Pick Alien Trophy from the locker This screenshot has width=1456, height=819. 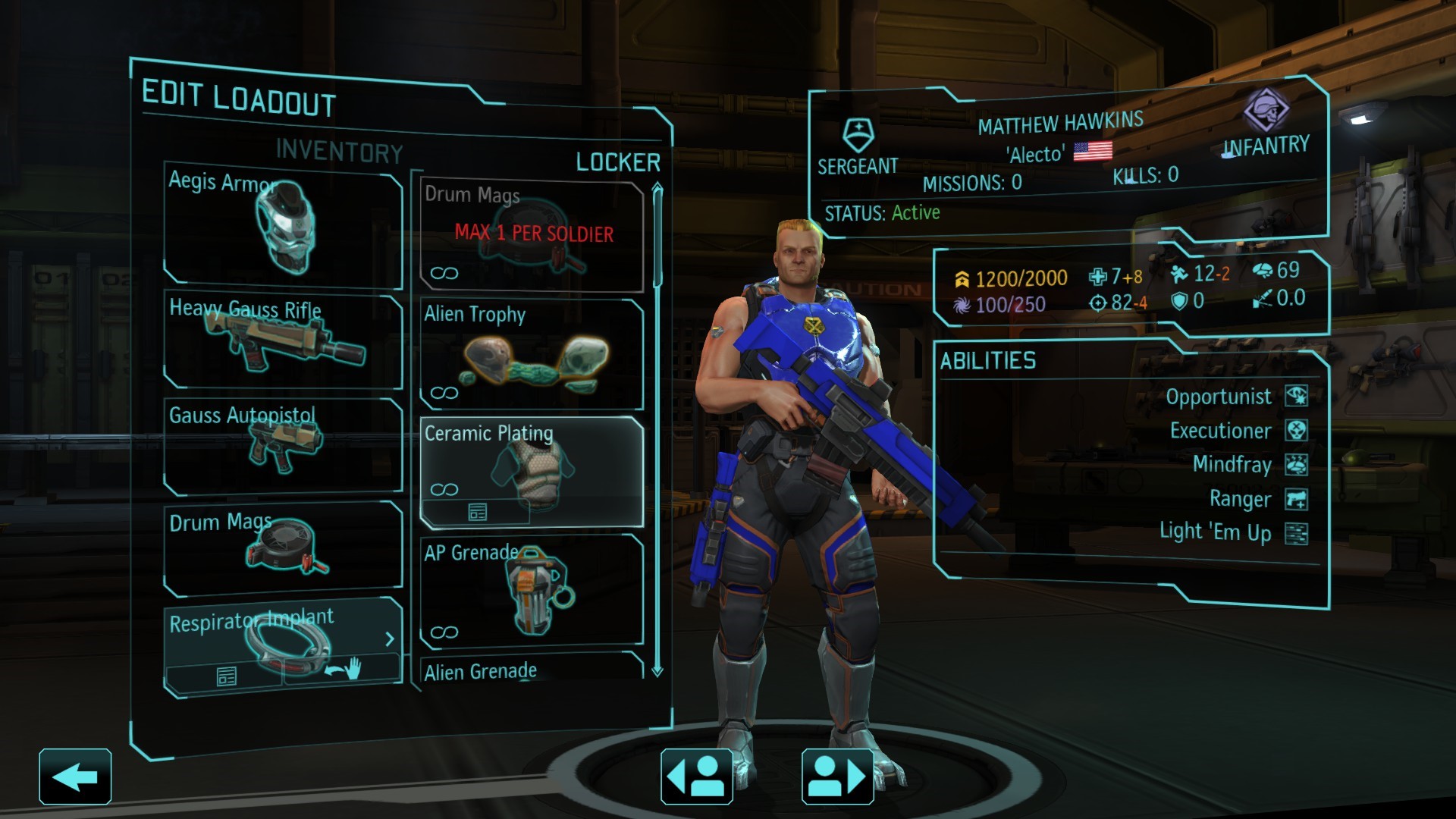pos(531,354)
